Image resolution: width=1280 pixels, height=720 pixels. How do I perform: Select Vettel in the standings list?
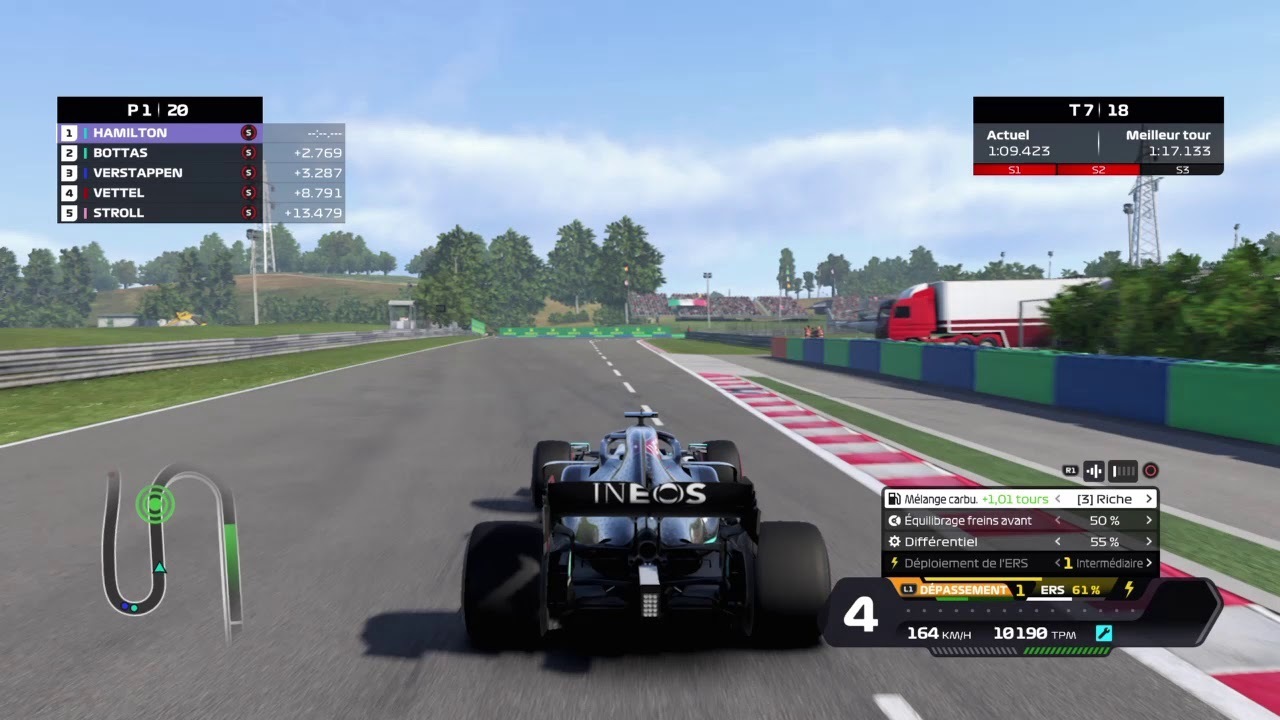click(160, 193)
